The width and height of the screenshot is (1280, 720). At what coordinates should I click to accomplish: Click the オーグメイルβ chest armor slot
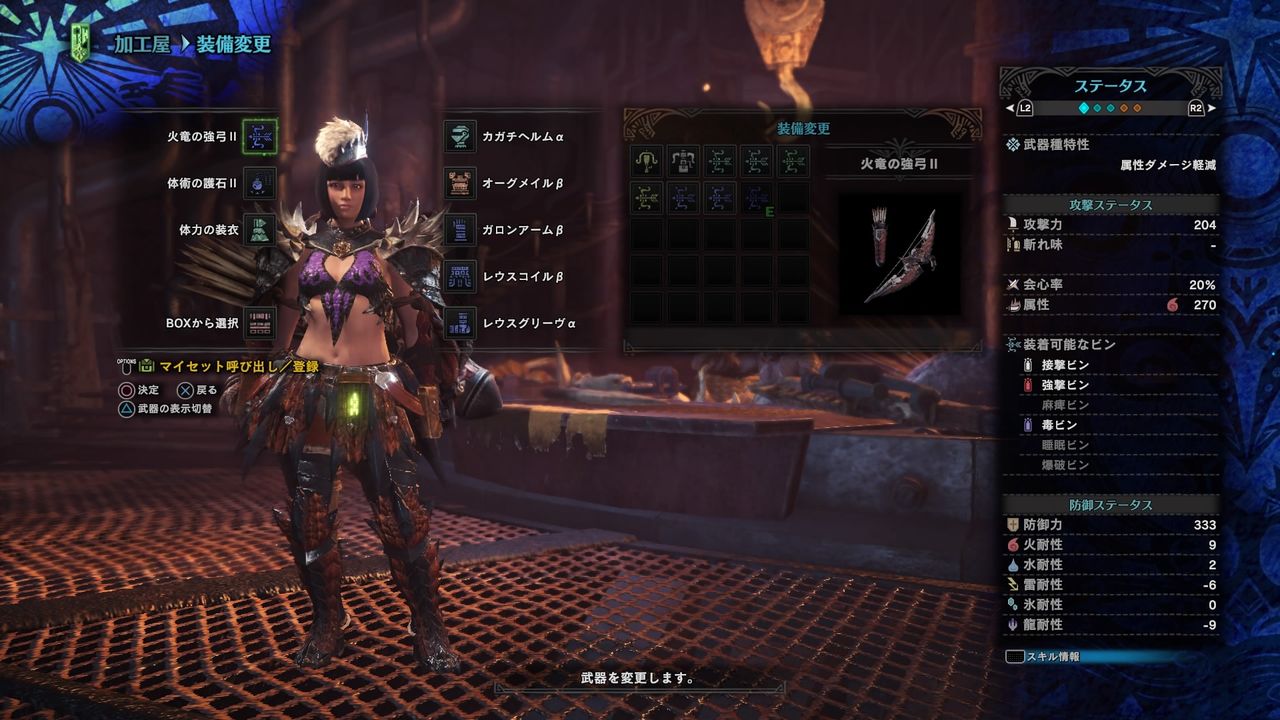point(460,183)
